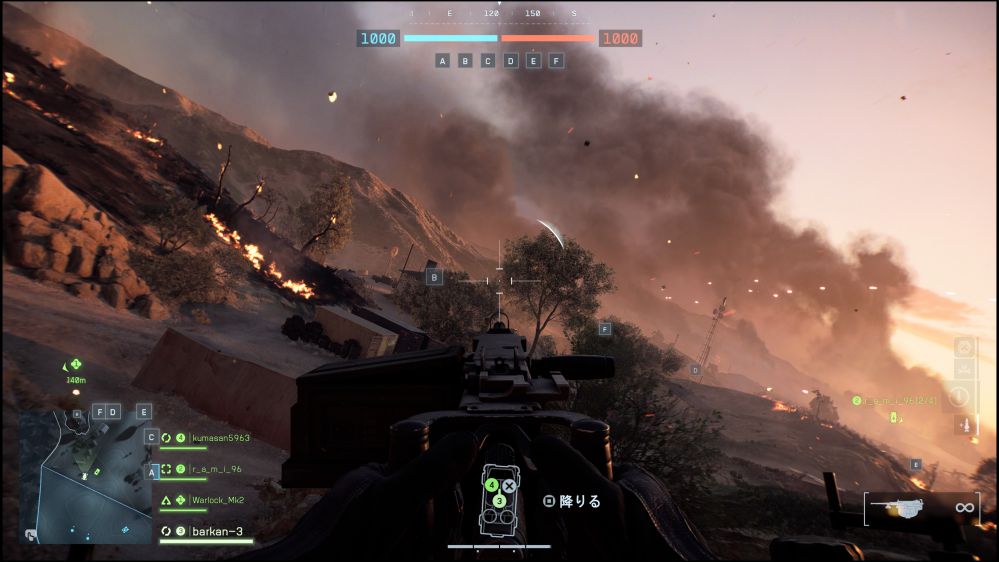Open the minimap
Screen dimensions: 999x562
point(86,477)
